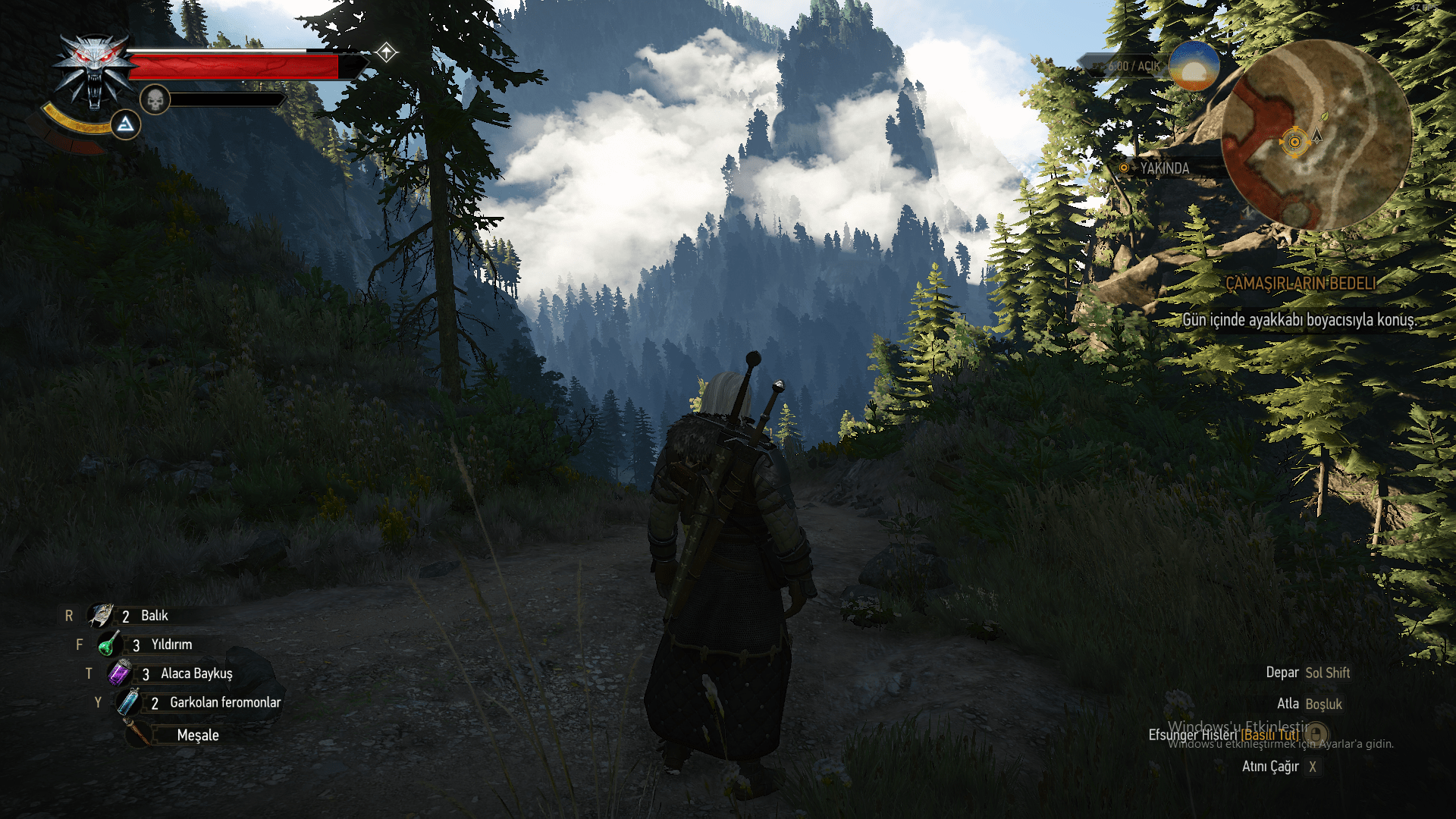The image size is (1456, 819).
Task: Click the sun time-of-day weather icon
Action: point(1194,67)
